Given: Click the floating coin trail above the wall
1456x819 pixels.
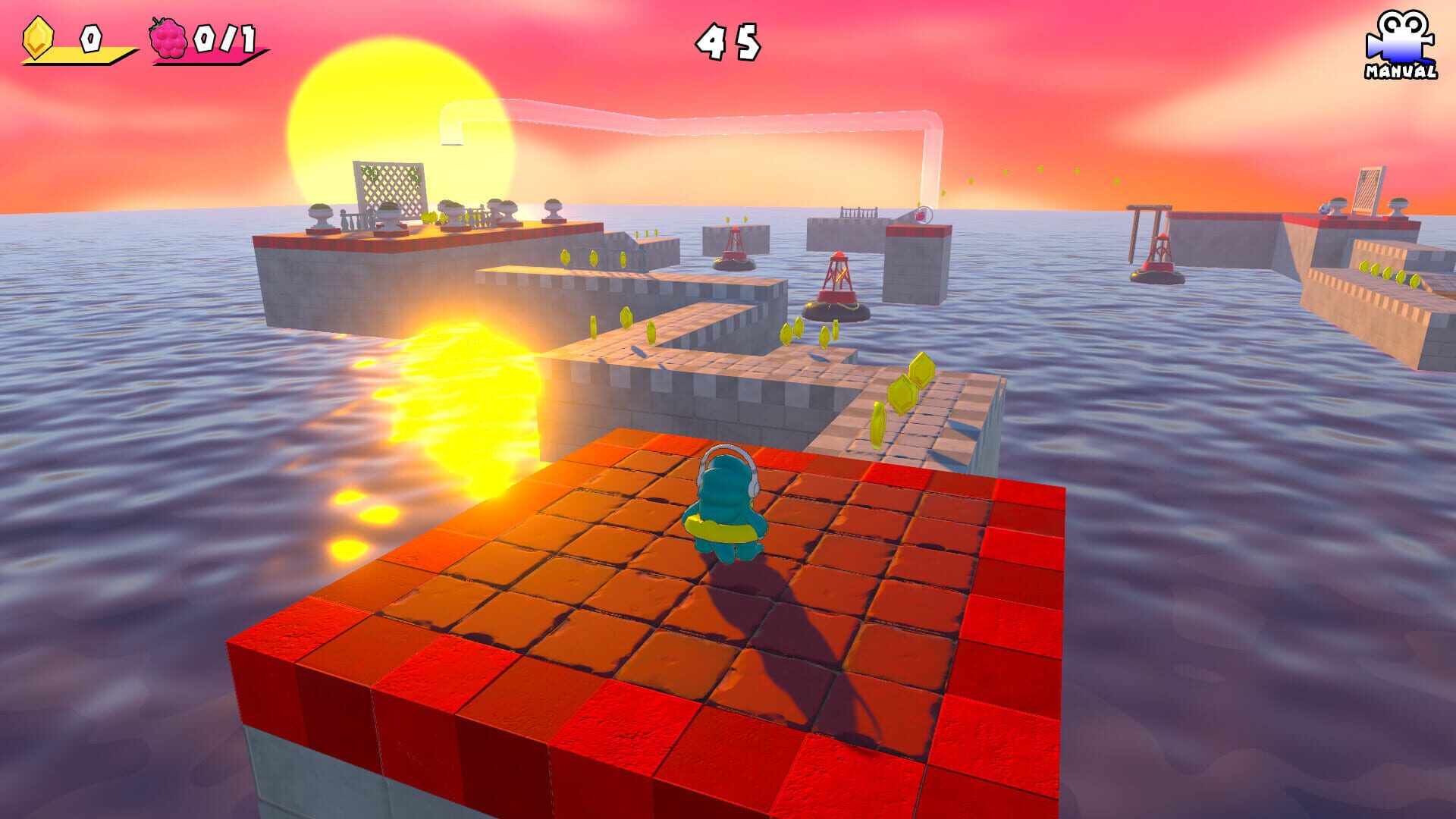Looking at the screenshot, I should point(1039,174).
